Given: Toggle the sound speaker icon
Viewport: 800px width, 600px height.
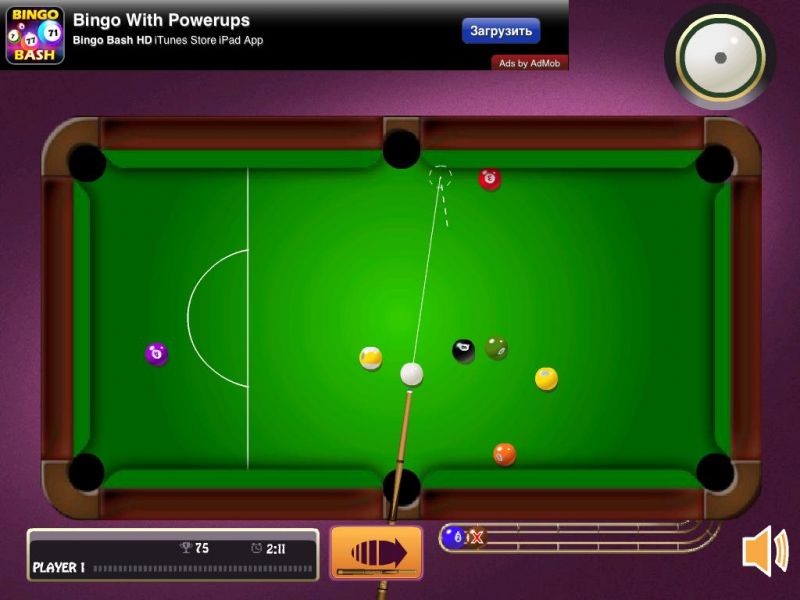Looking at the screenshot, I should click(765, 551).
